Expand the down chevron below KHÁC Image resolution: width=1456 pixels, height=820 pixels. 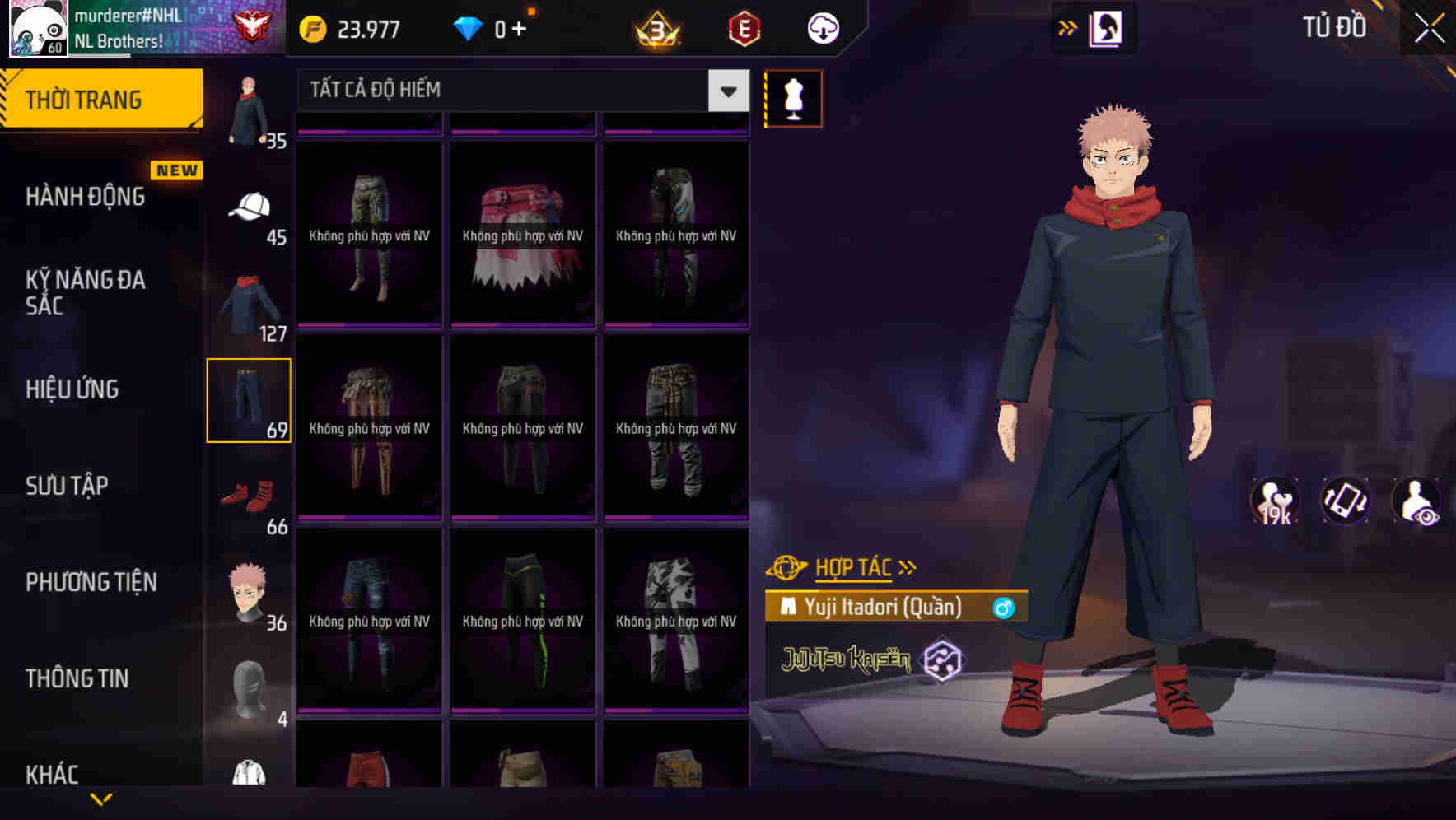tap(102, 800)
